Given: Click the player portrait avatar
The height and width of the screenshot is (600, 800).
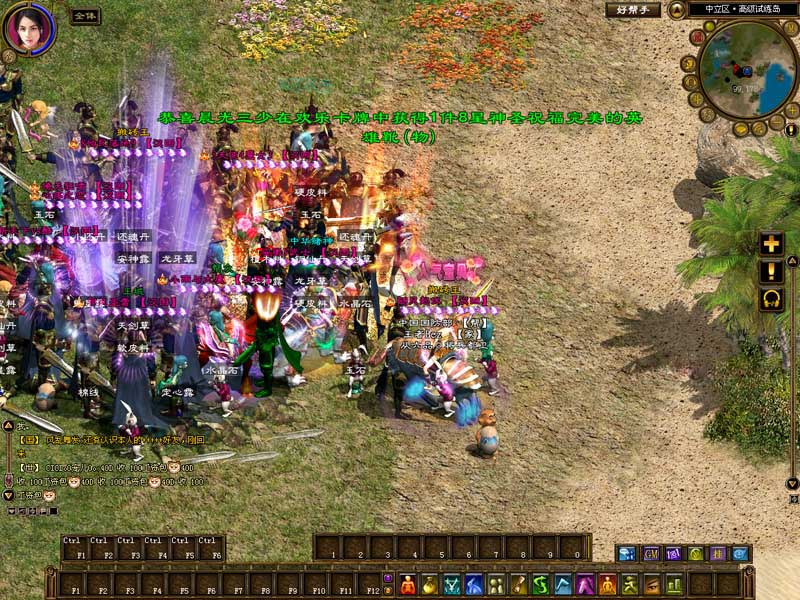Looking at the screenshot, I should click(x=28, y=28).
